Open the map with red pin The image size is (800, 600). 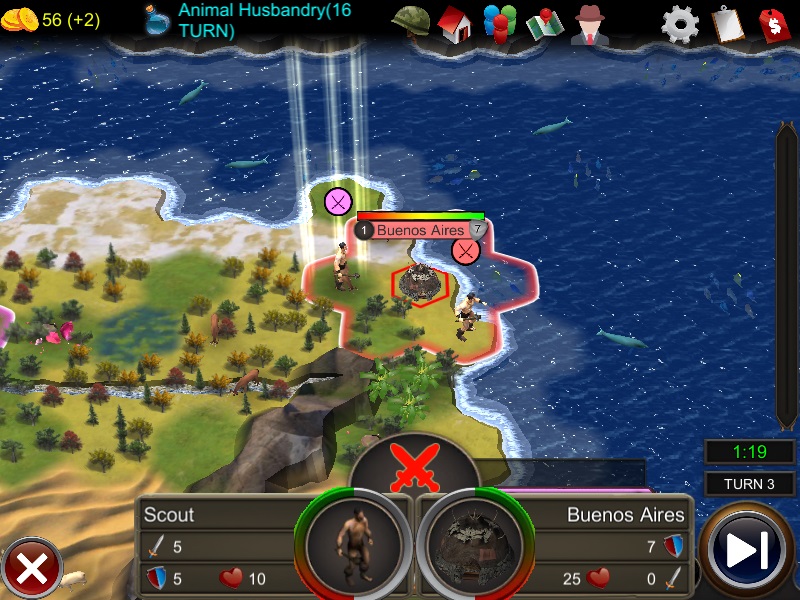click(x=545, y=23)
